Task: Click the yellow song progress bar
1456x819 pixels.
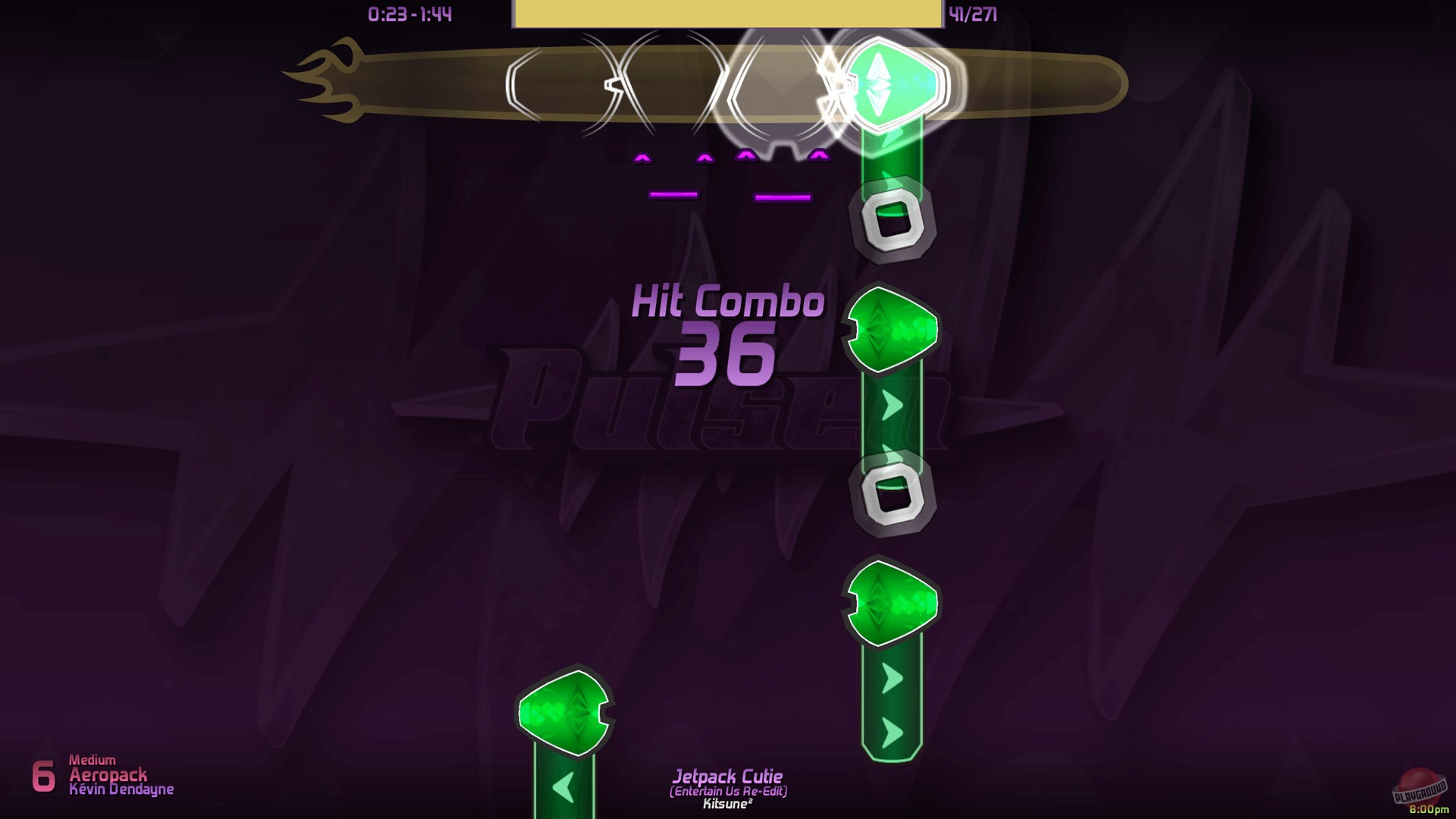Action: pos(728,14)
